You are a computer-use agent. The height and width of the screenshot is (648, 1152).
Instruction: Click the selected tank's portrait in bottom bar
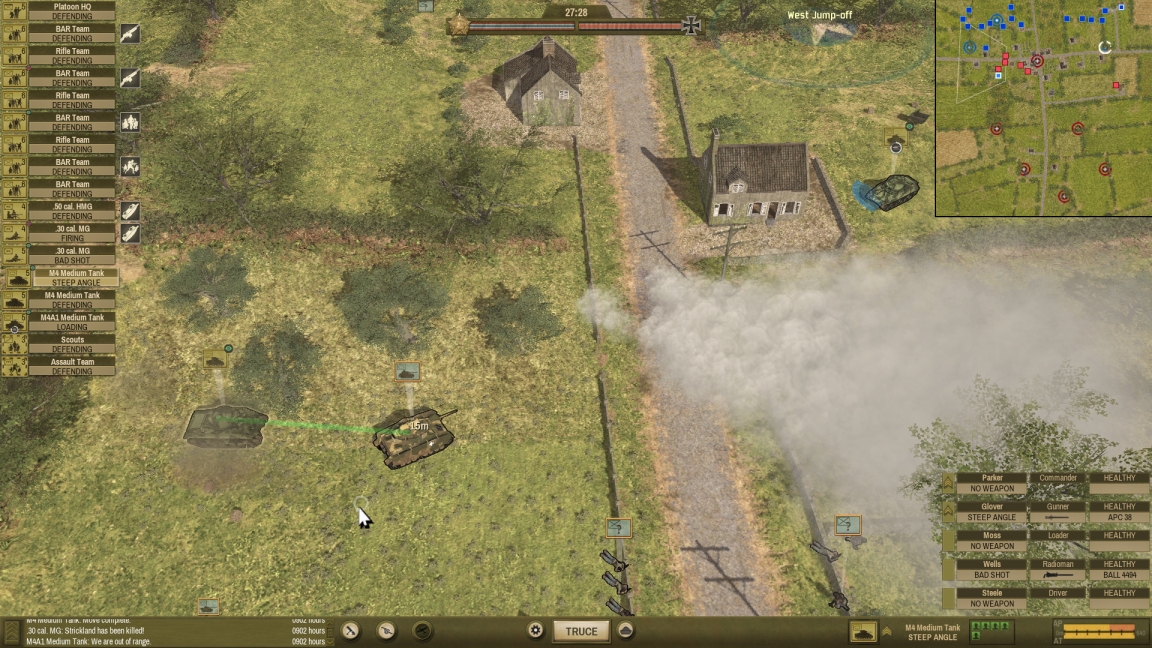click(863, 631)
